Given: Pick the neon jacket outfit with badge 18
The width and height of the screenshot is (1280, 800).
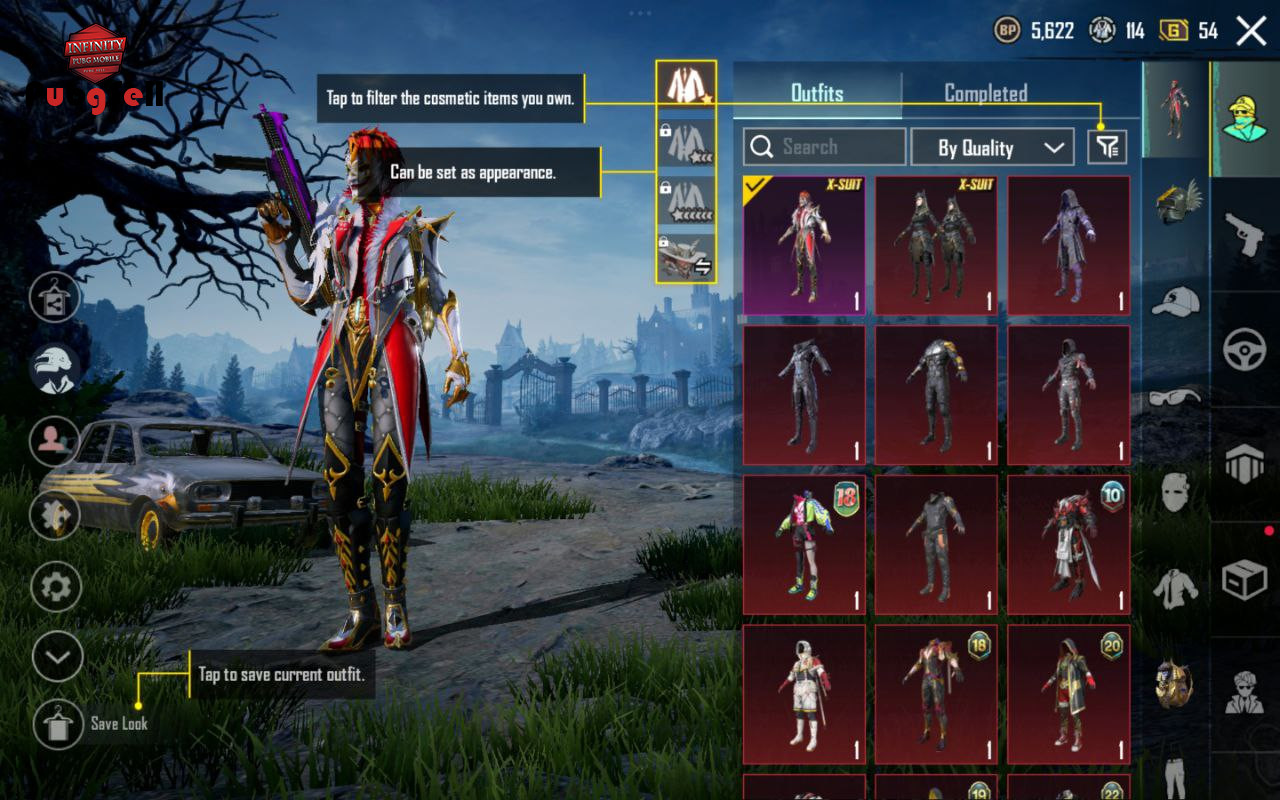Looking at the screenshot, I should 804,545.
